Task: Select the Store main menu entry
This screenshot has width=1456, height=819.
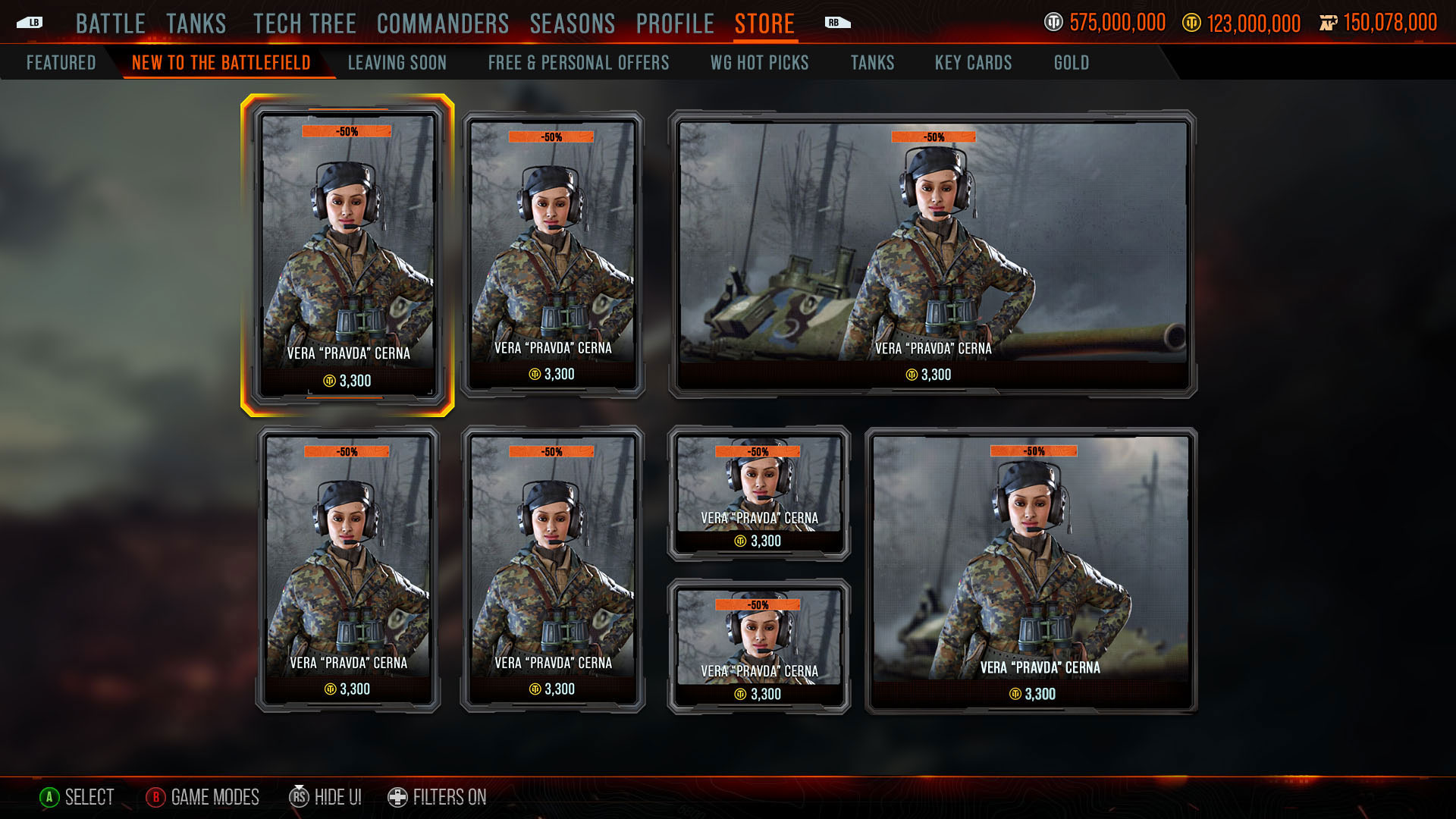Action: tap(764, 24)
